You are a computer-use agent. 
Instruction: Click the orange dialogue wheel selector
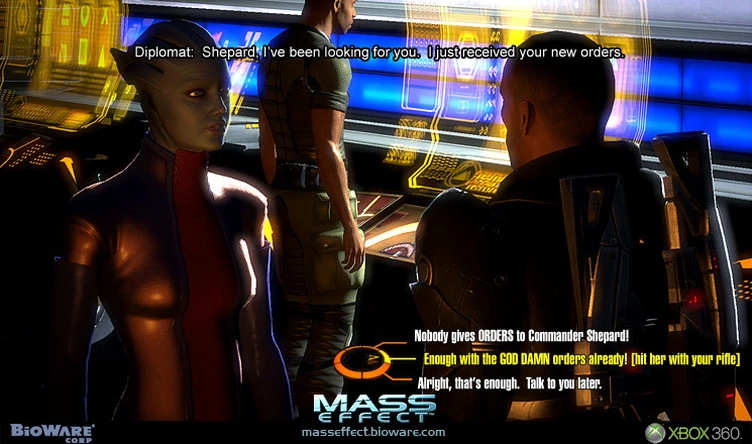[x=360, y=360]
